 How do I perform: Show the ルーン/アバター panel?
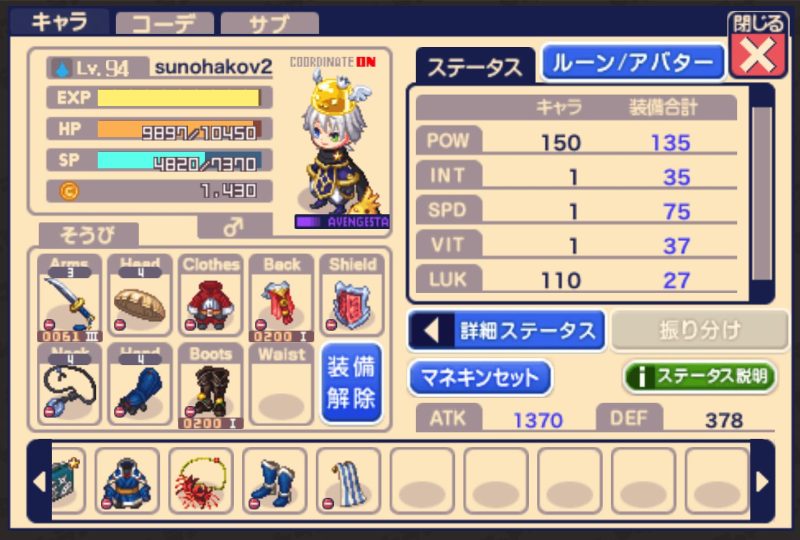(x=633, y=63)
